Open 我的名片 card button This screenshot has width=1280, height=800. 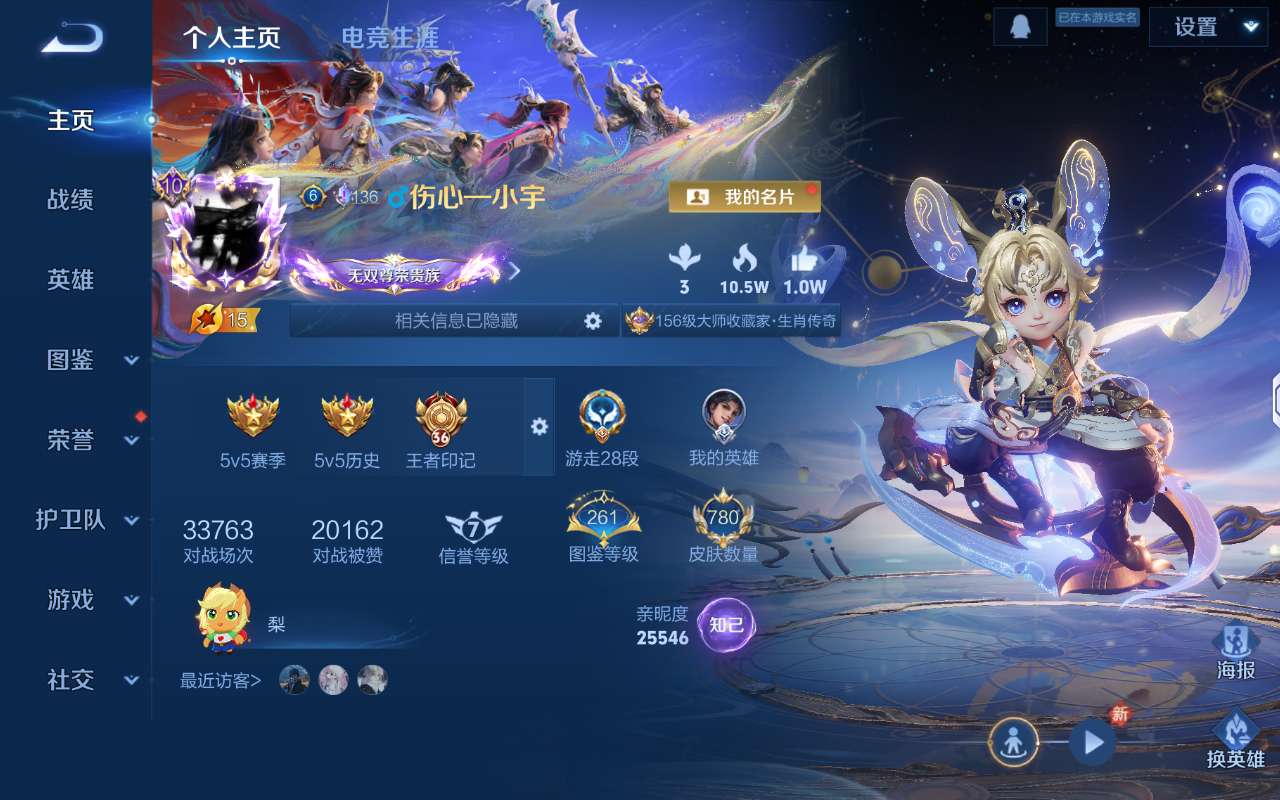click(744, 197)
